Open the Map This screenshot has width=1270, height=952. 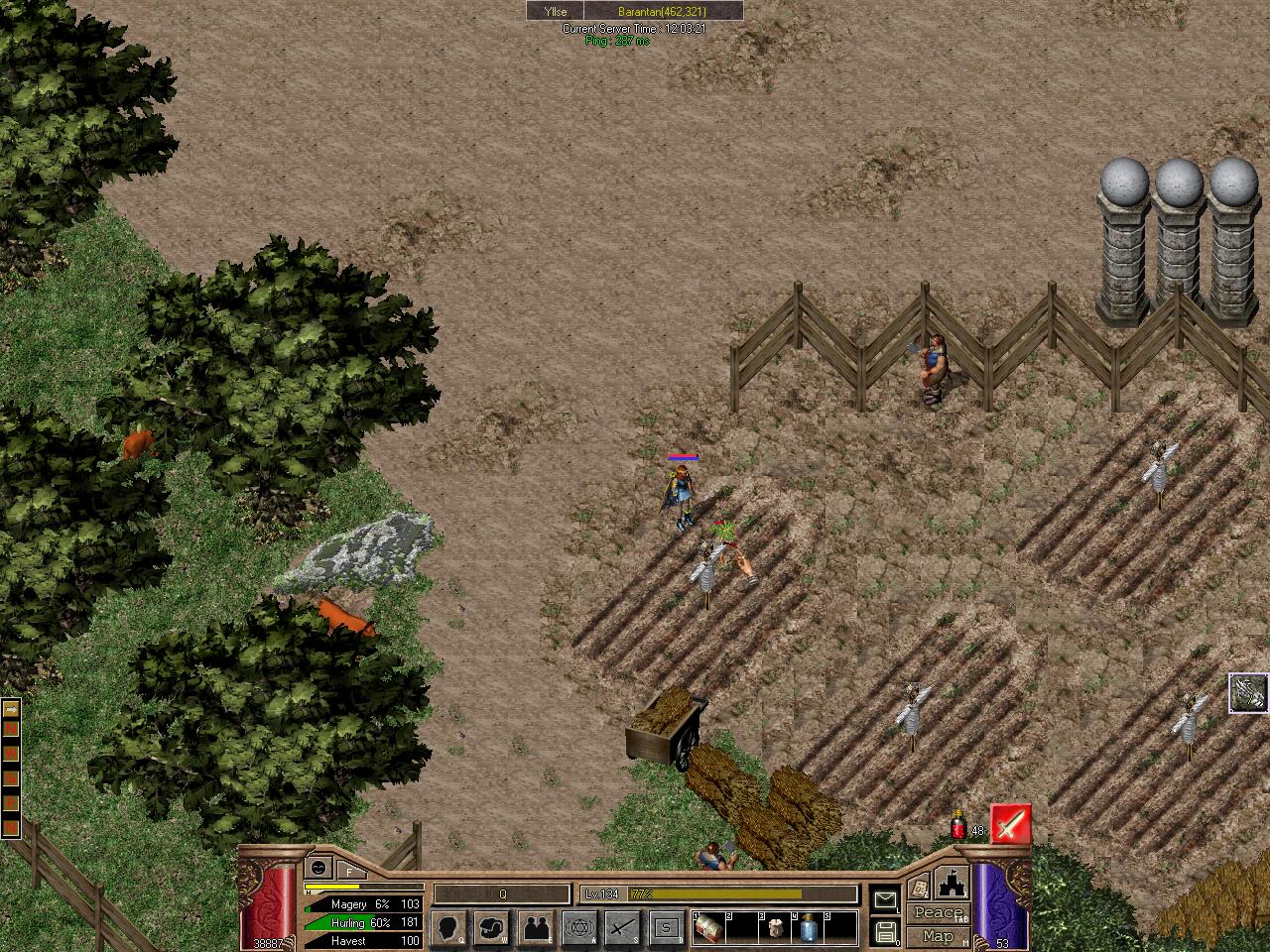pos(938,935)
